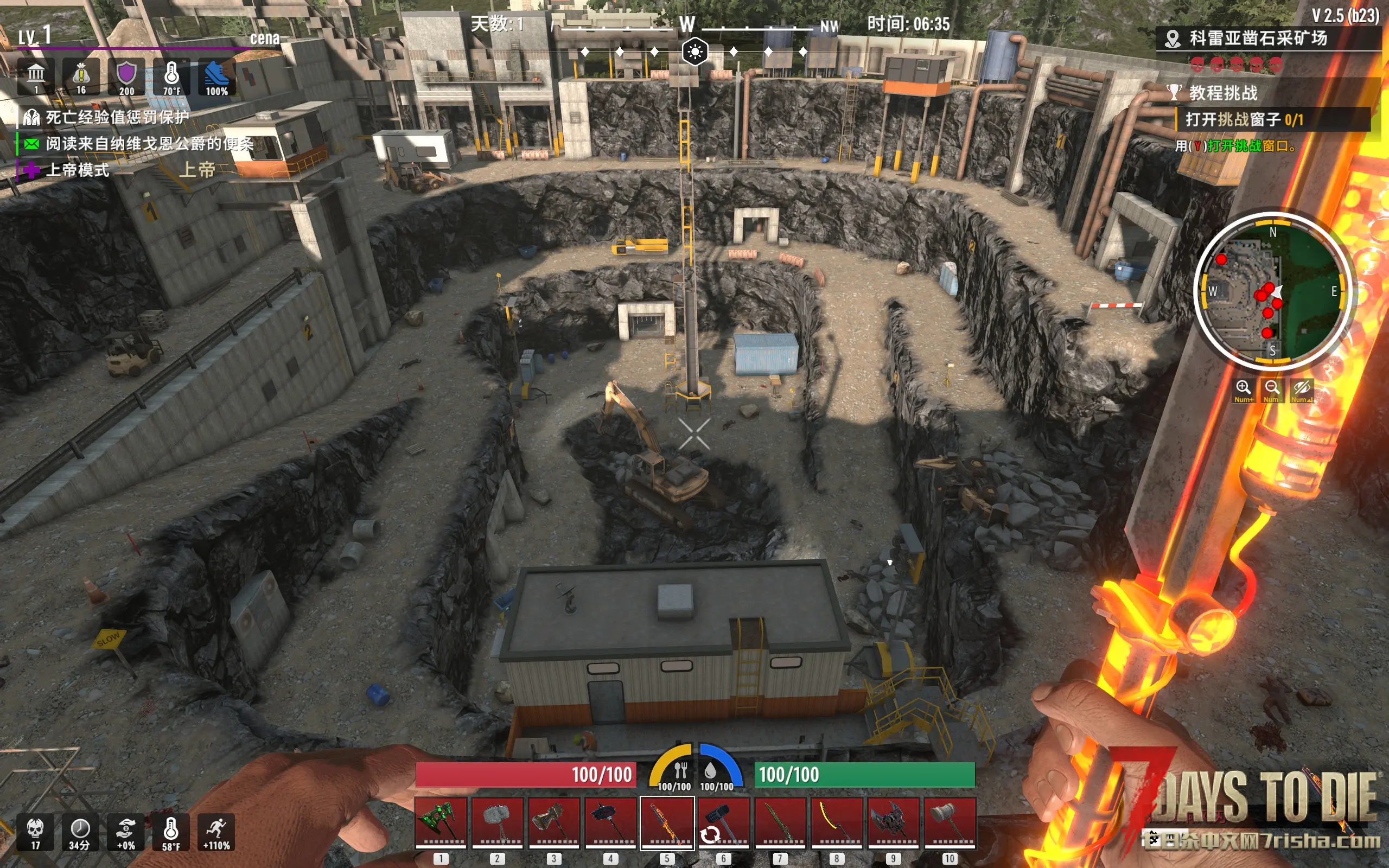1389x868 pixels.
Task: Open the 教程挑战 challenge tracker
Action: [1222, 92]
